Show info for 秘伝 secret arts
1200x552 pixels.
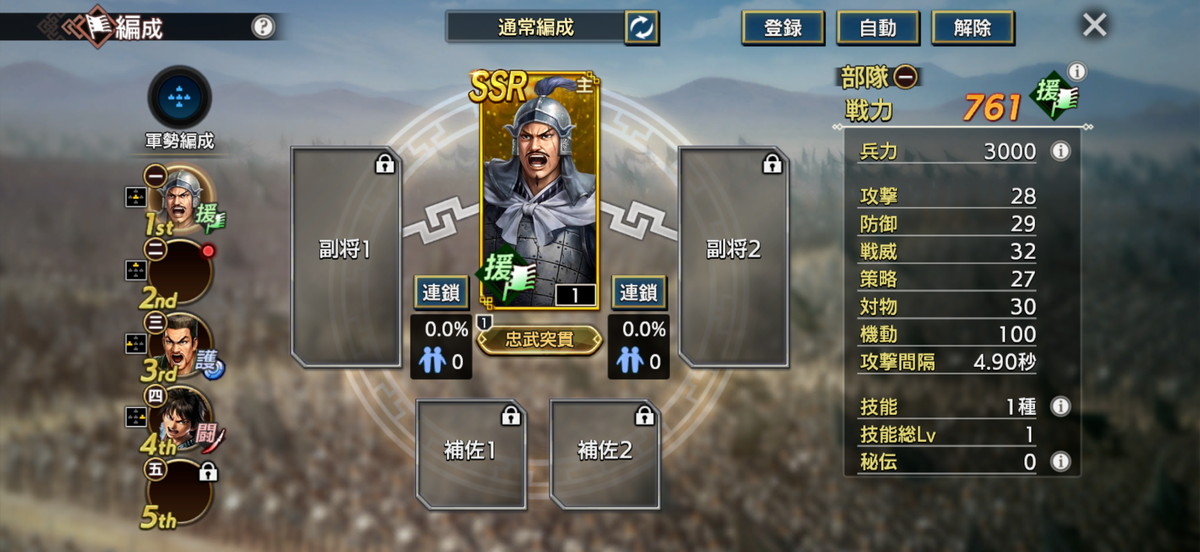[1060, 462]
